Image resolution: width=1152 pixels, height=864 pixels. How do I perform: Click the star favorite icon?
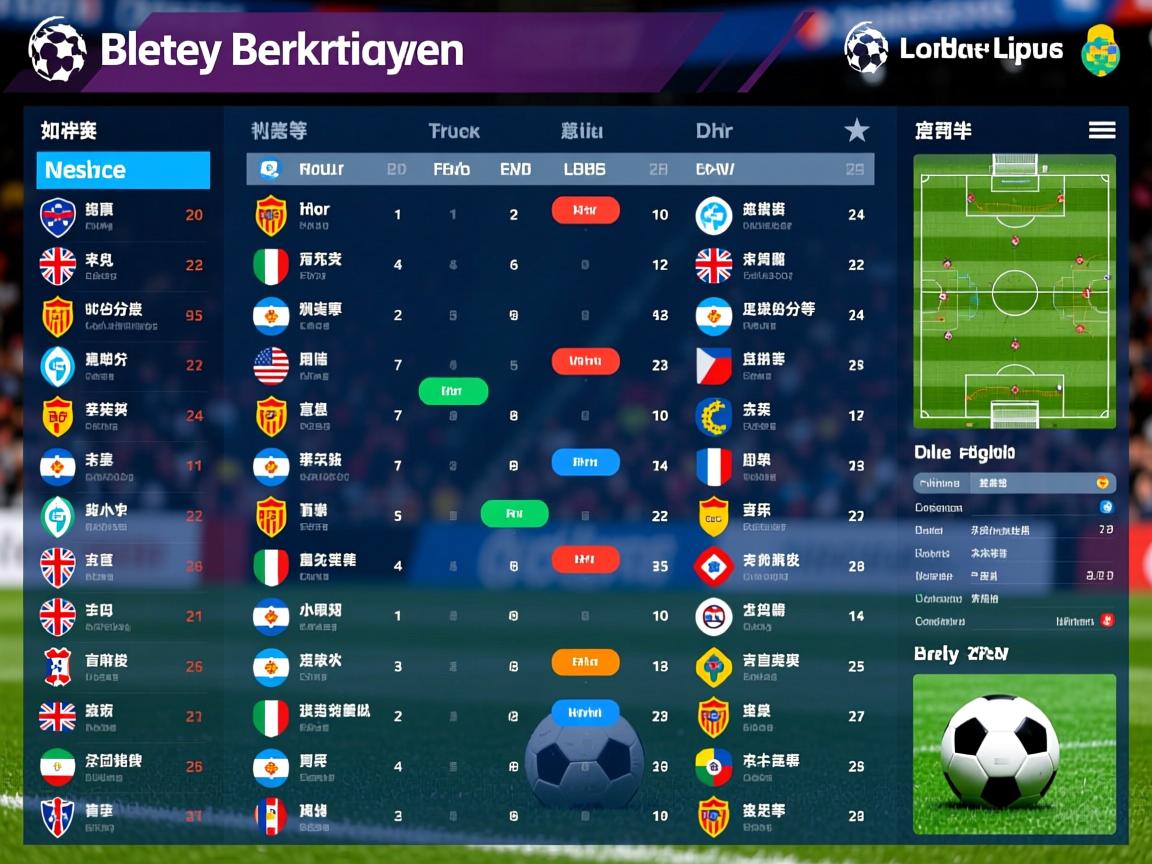tap(856, 130)
